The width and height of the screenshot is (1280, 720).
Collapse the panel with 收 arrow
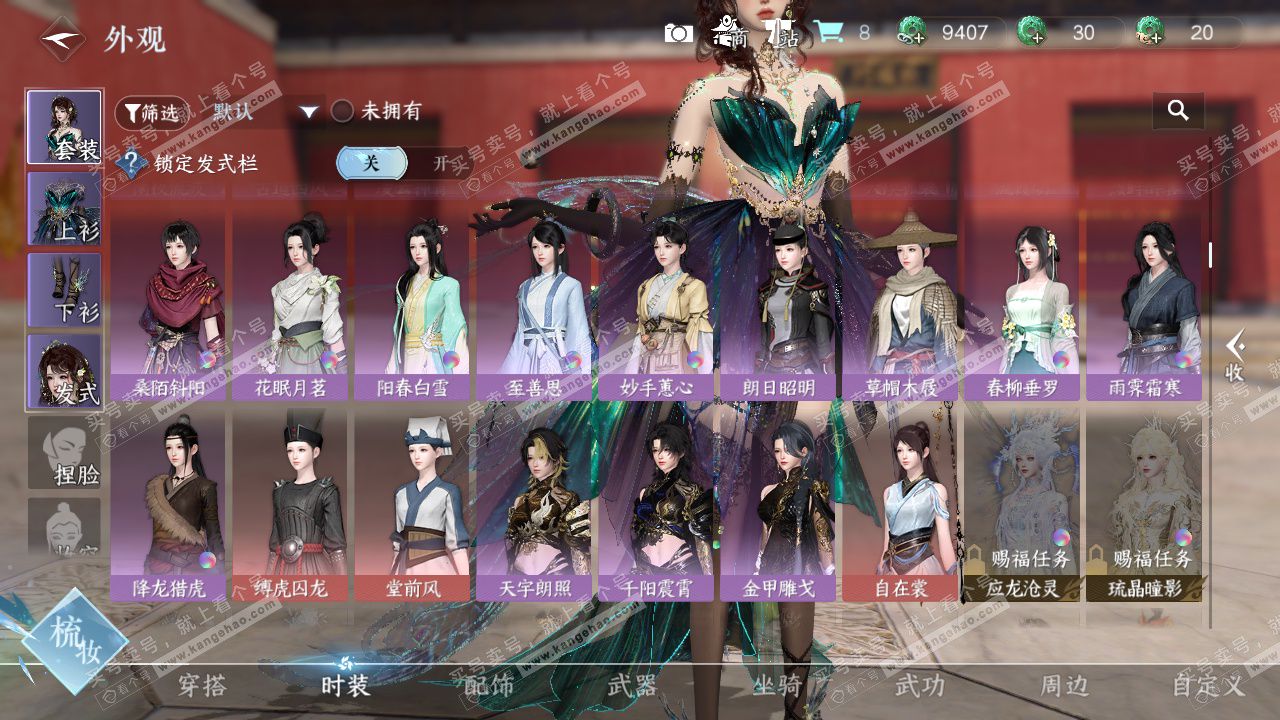pos(1236,355)
